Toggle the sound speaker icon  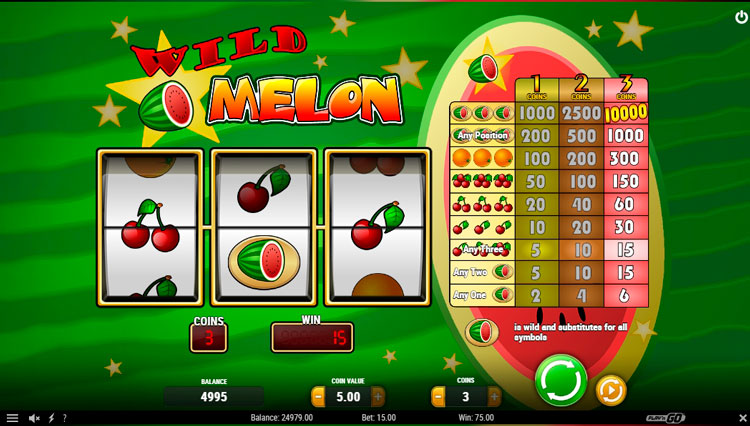33,418
